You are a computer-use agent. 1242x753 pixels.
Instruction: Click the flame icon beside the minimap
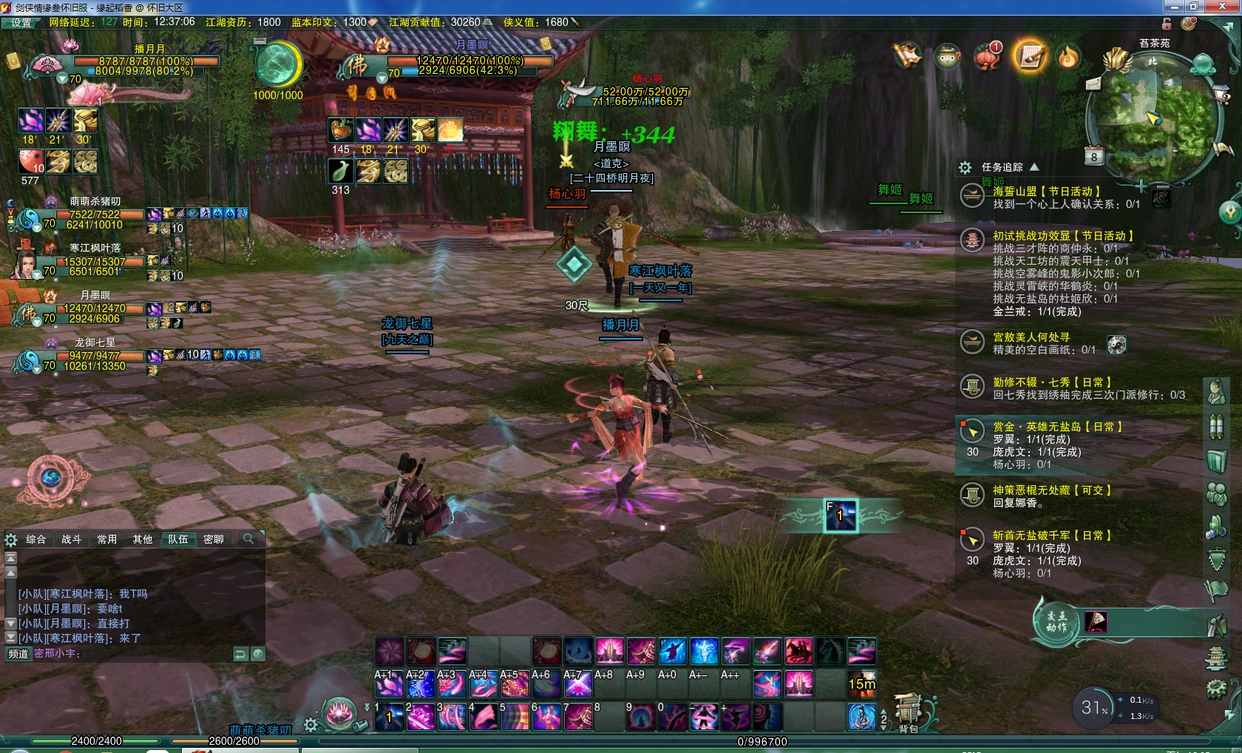coord(1069,57)
